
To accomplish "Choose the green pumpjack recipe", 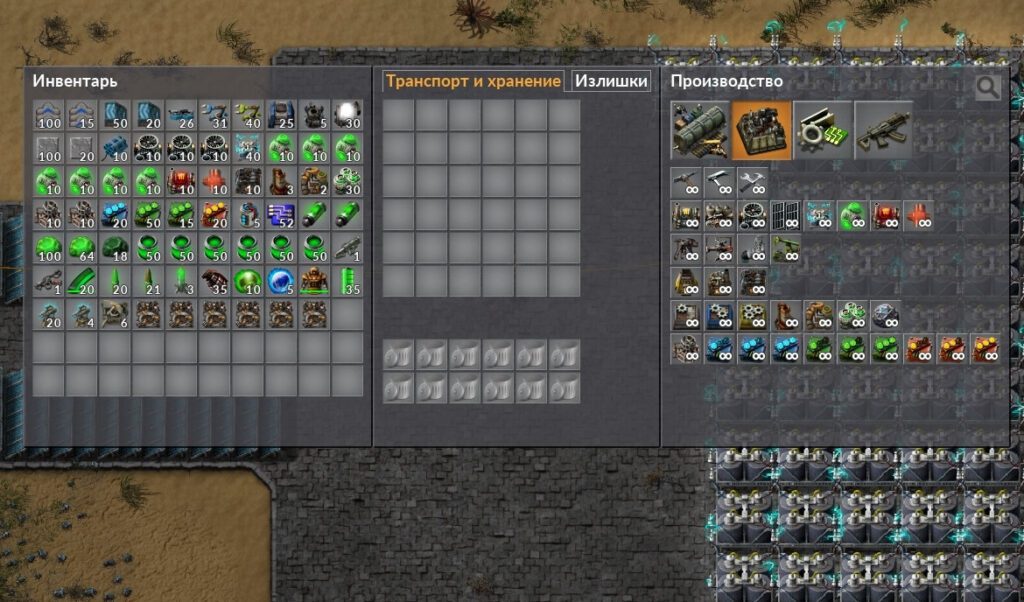I will [852, 216].
